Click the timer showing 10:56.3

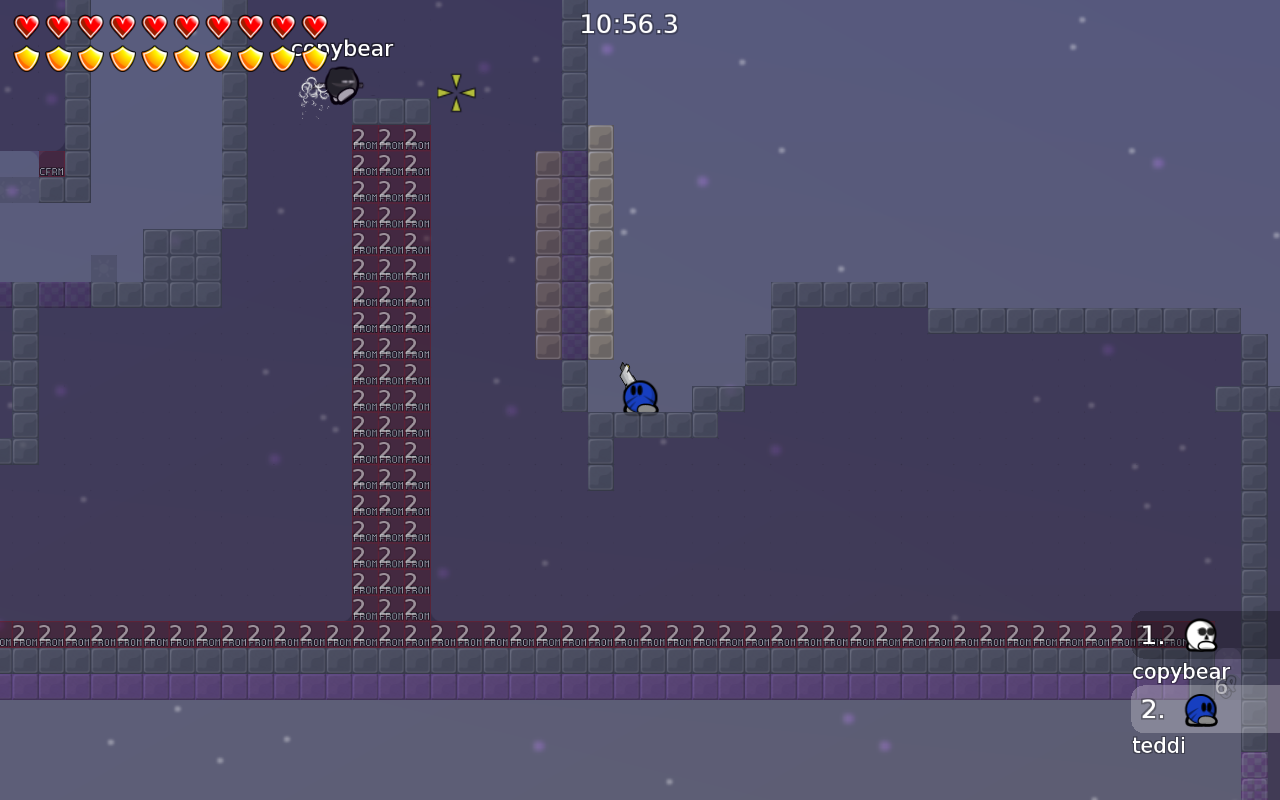629,24
